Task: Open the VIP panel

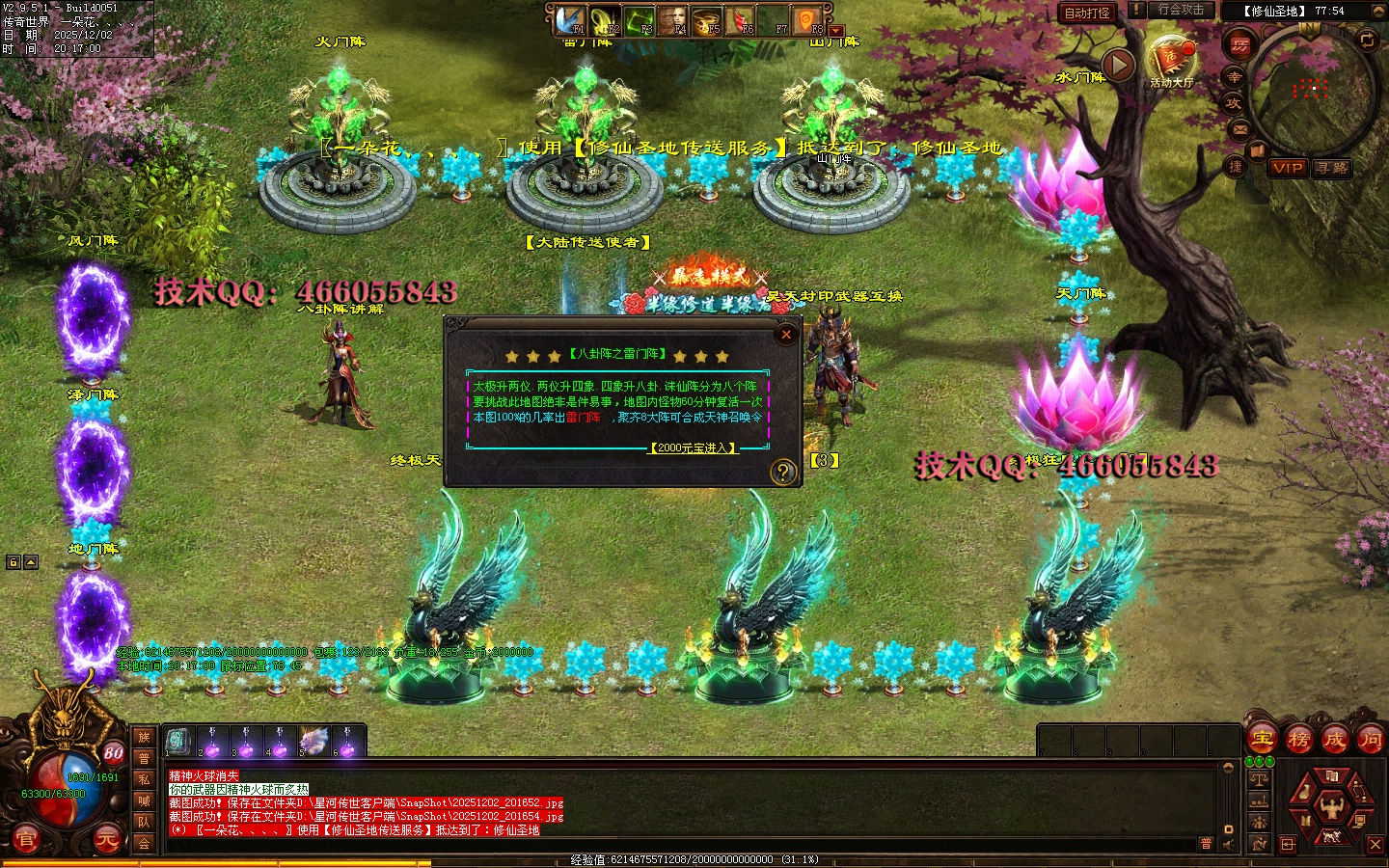Action: point(1287,168)
